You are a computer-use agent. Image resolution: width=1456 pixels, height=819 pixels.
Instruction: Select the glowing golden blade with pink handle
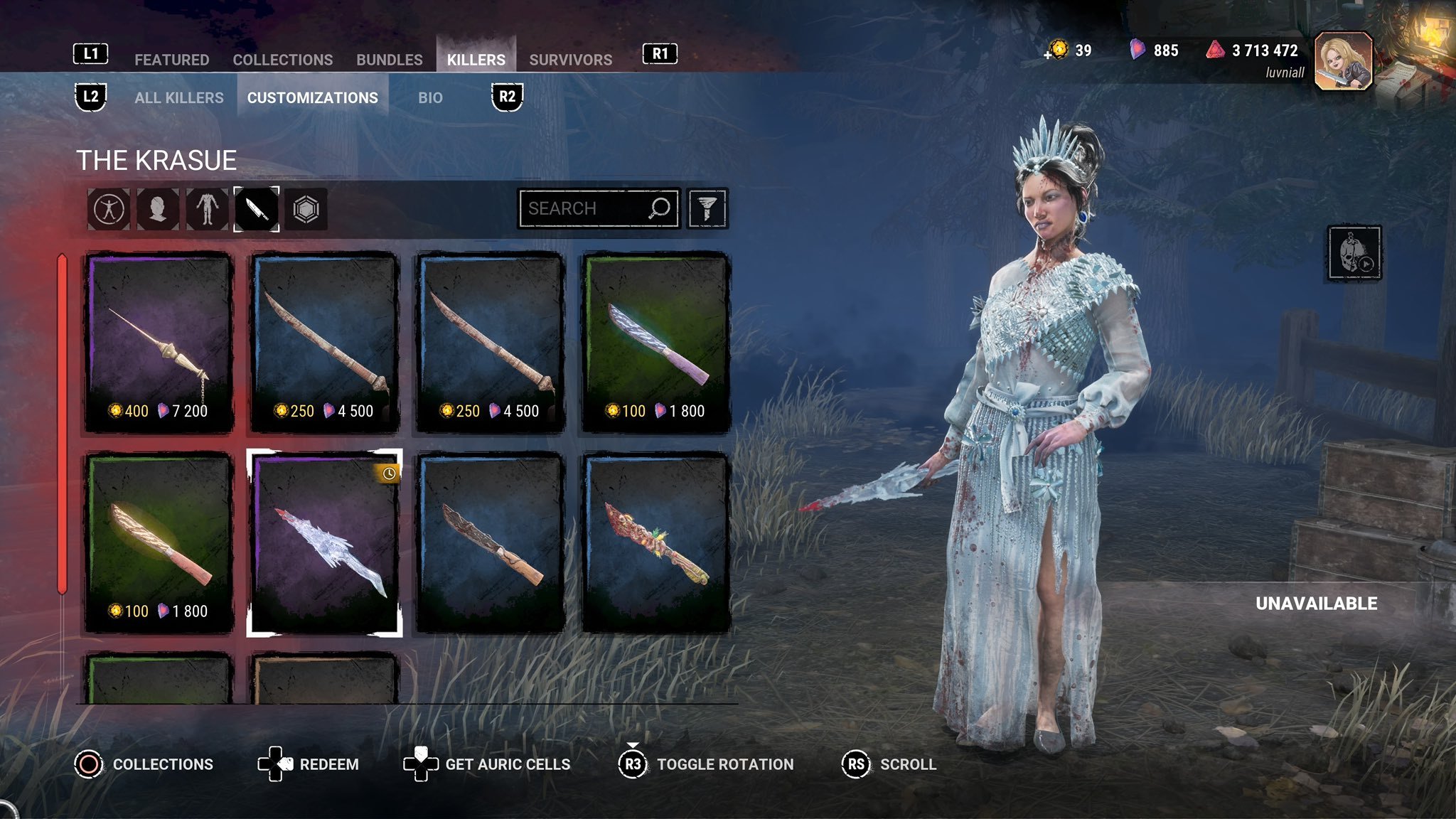159,542
